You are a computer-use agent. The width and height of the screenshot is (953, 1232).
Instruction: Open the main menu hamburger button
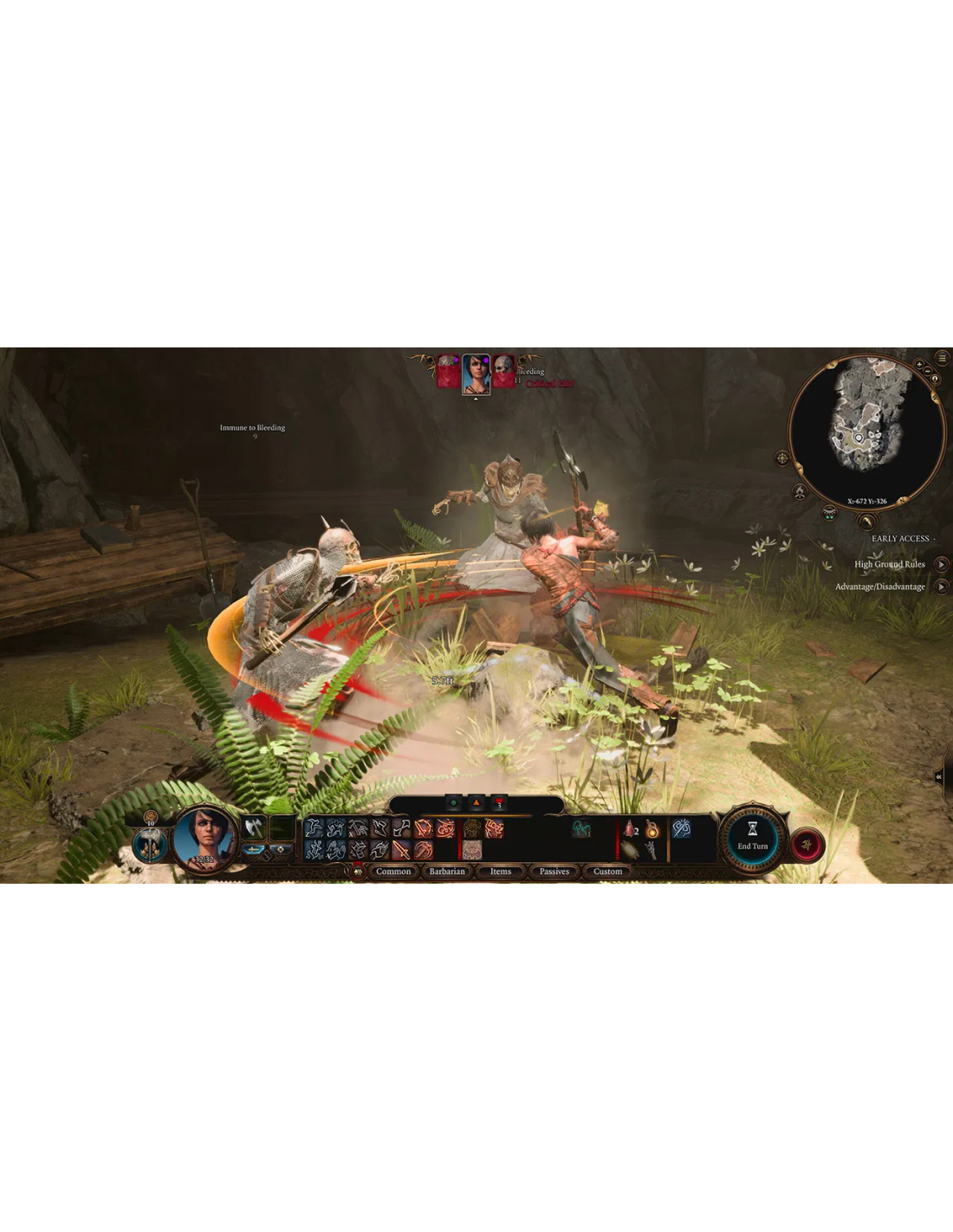coord(943,358)
